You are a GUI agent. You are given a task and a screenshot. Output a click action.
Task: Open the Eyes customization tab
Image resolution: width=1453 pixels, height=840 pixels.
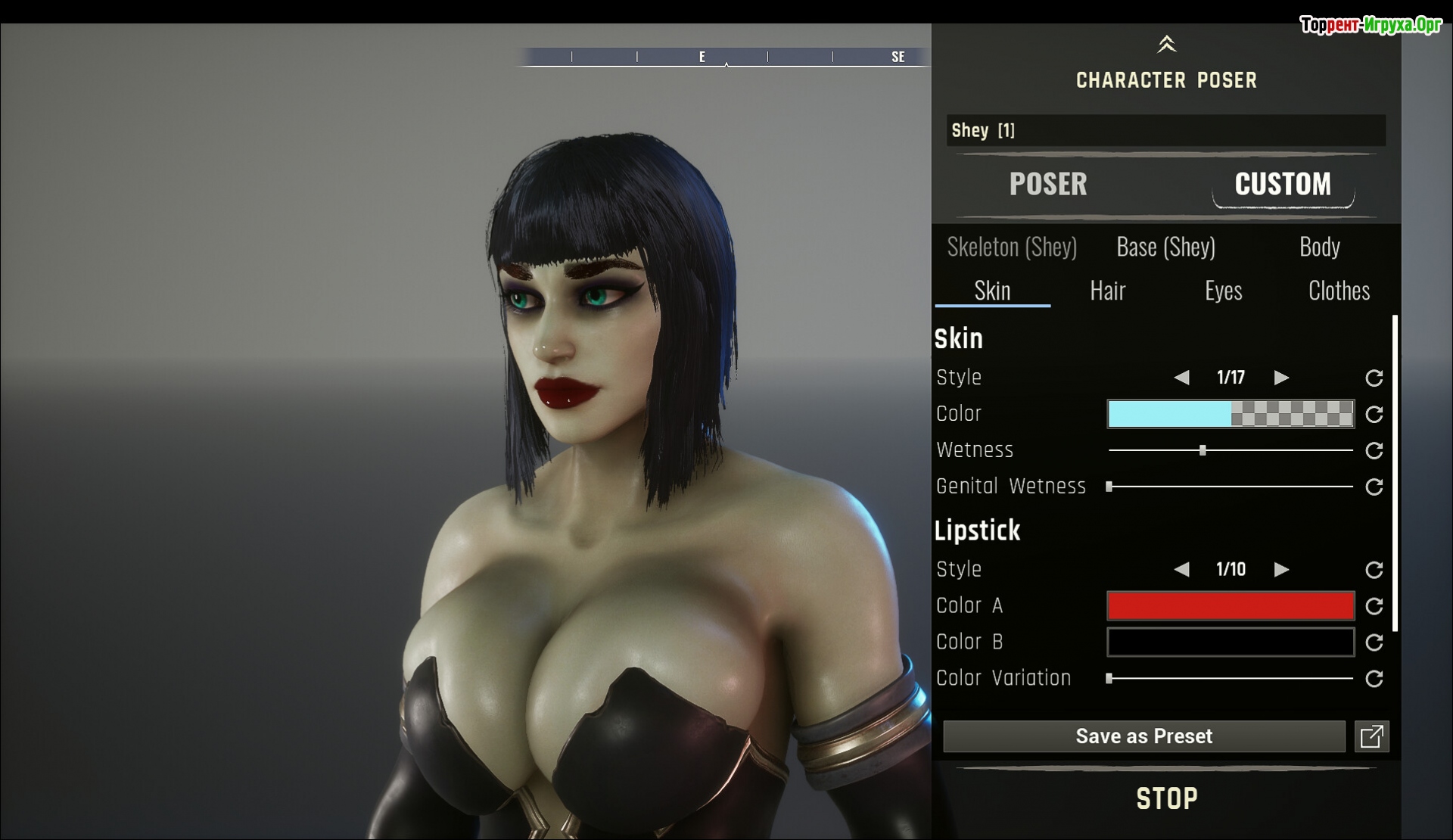click(1223, 291)
